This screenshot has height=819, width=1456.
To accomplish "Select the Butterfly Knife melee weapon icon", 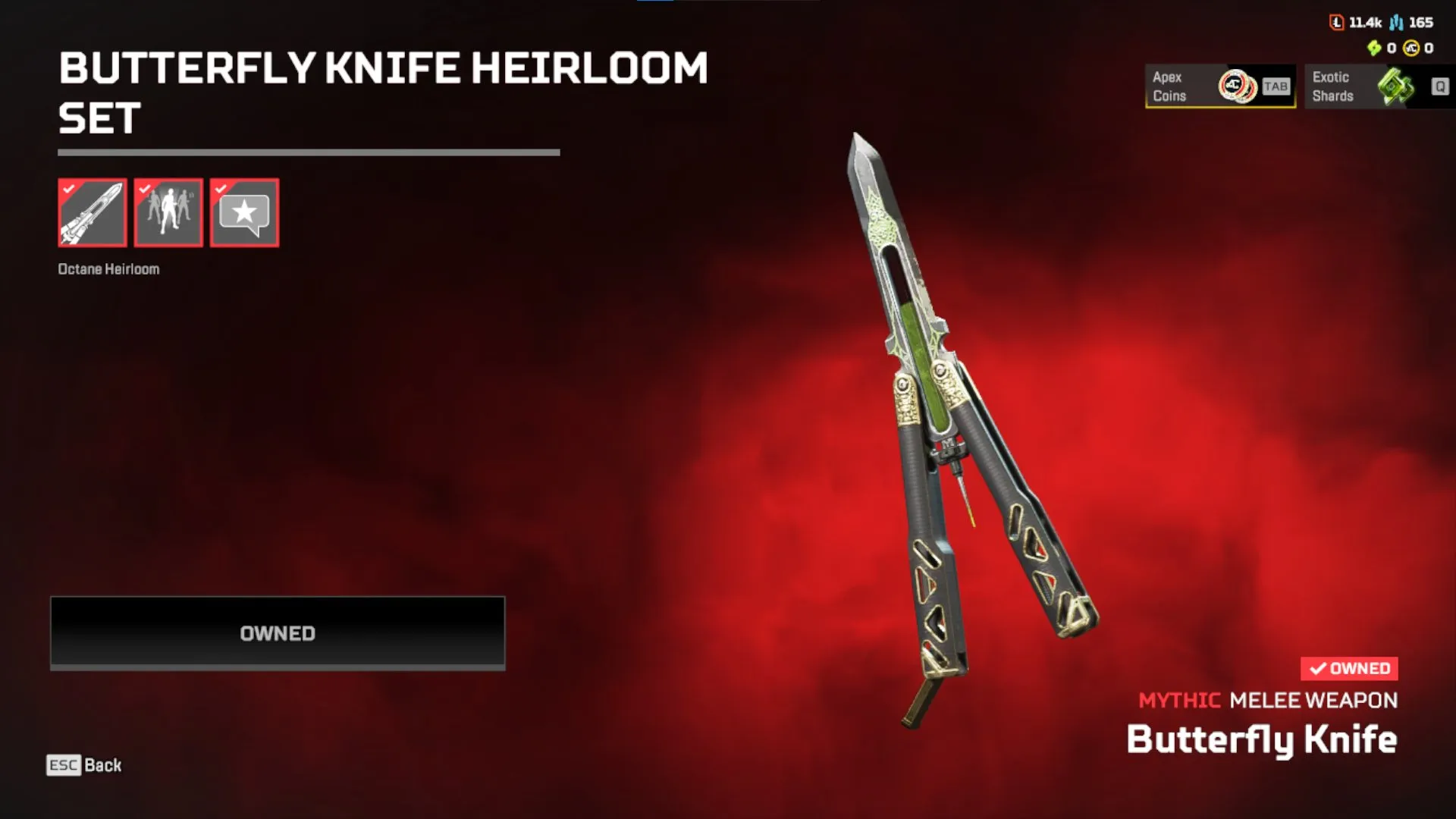I will [93, 212].
